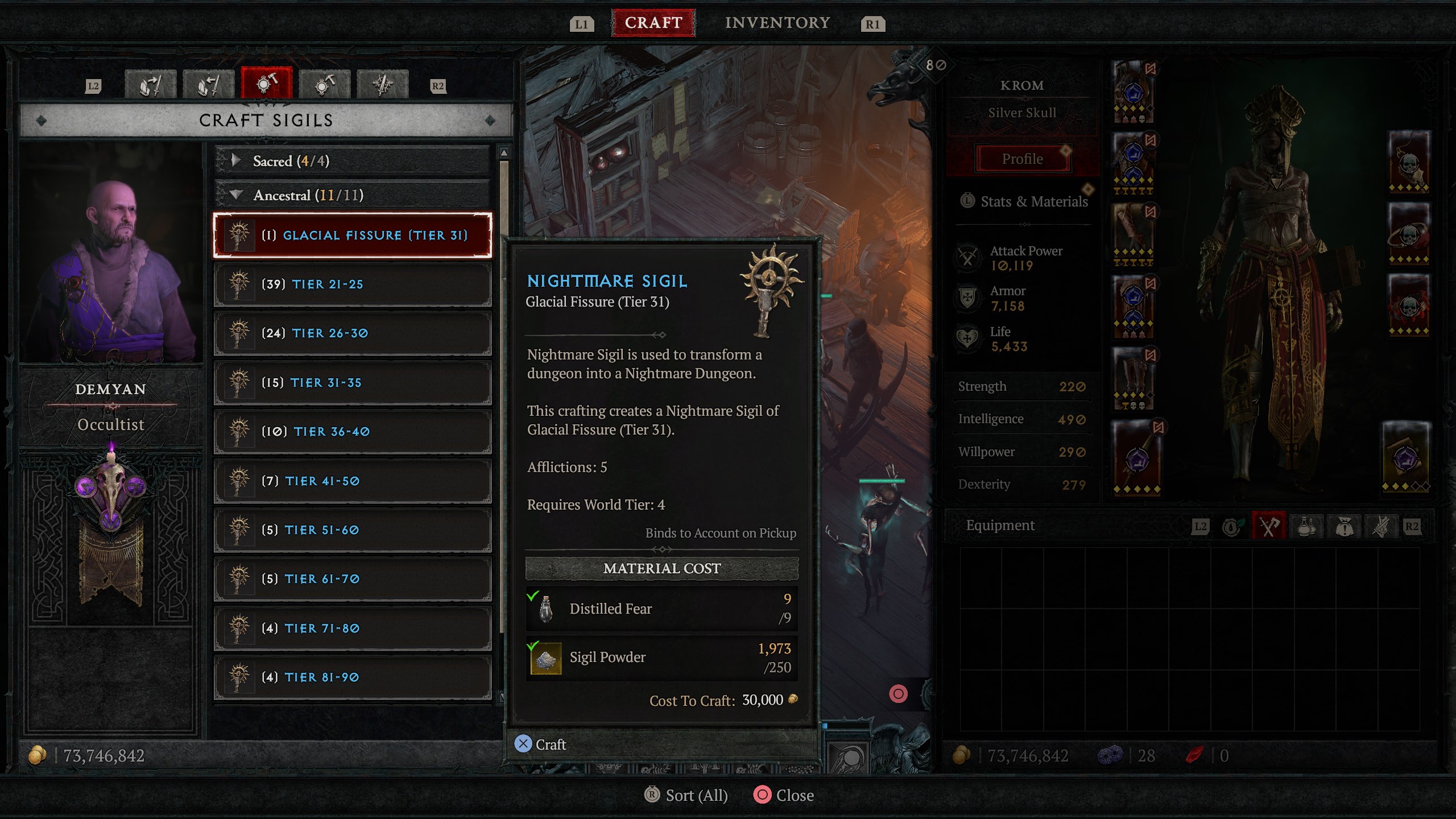Screen dimensions: 1456x819
Task: Collapse the Ancestral sigils category
Action: [353, 195]
